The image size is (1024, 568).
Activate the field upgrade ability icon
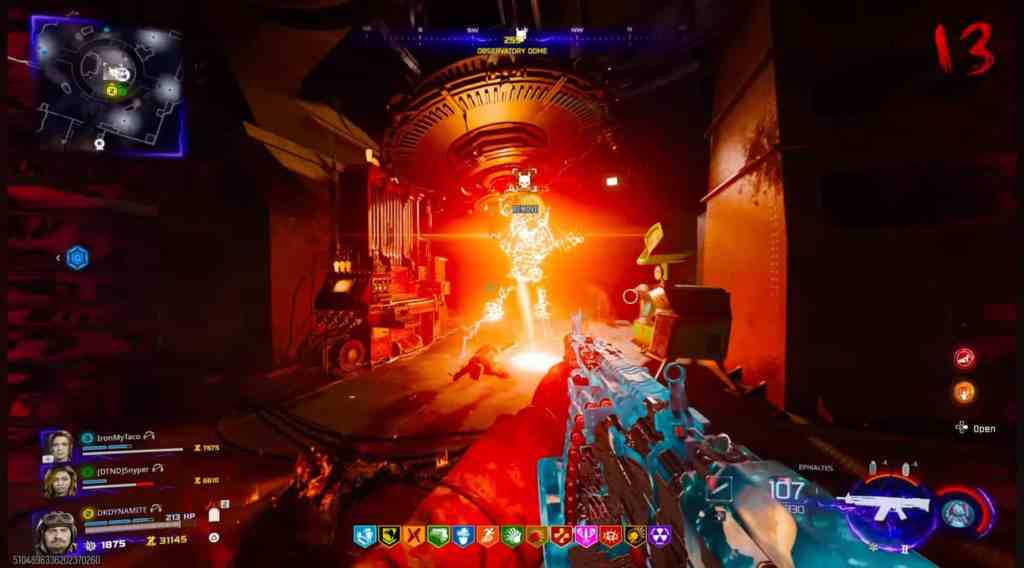(958, 513)
